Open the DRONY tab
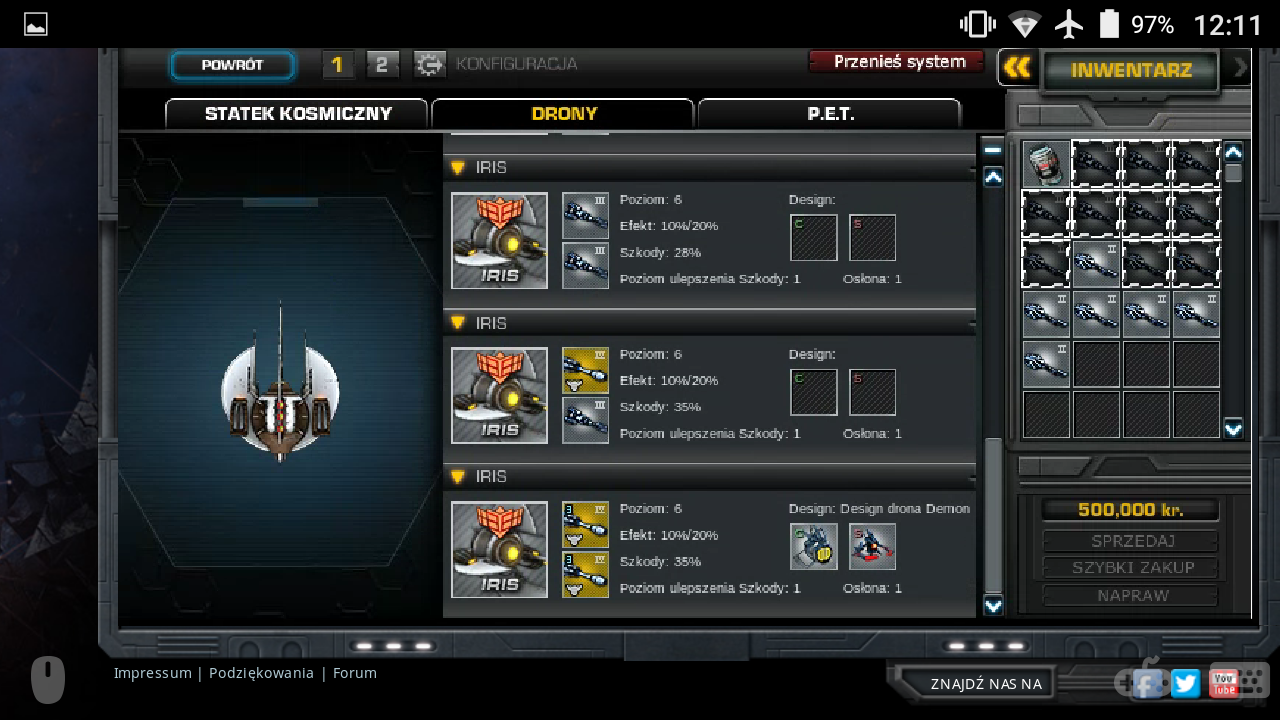Screen dimensions: 1280x720 click(563, 114)
